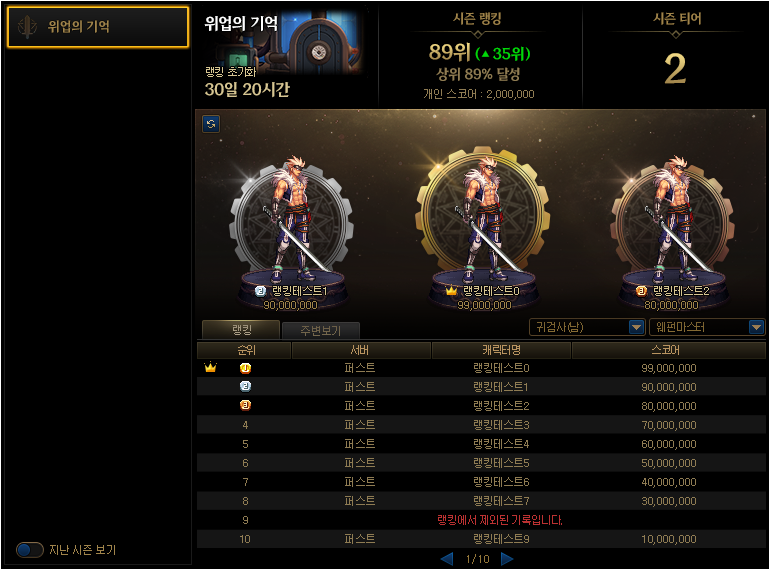Go to the next ranking page
This screenshot has width=770, height=570.
pyautogui.click(x=507, y=559)
